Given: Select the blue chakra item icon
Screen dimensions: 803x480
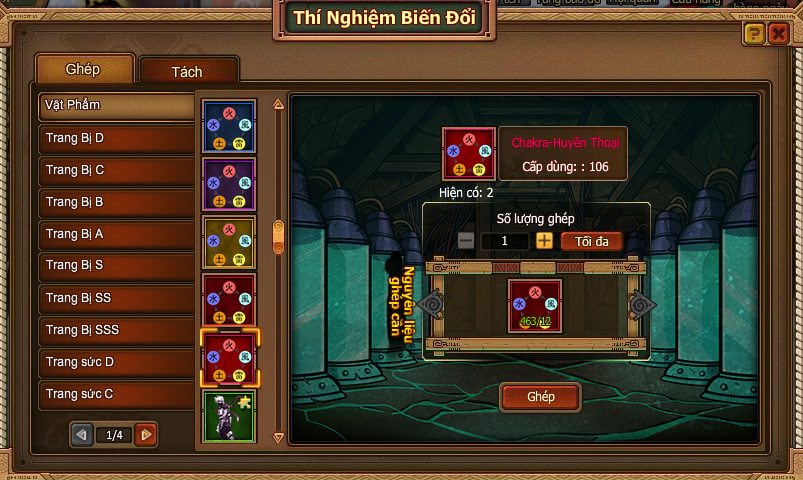Looking at the screenshot, I should pyautogui.click(x=229, y=126).
